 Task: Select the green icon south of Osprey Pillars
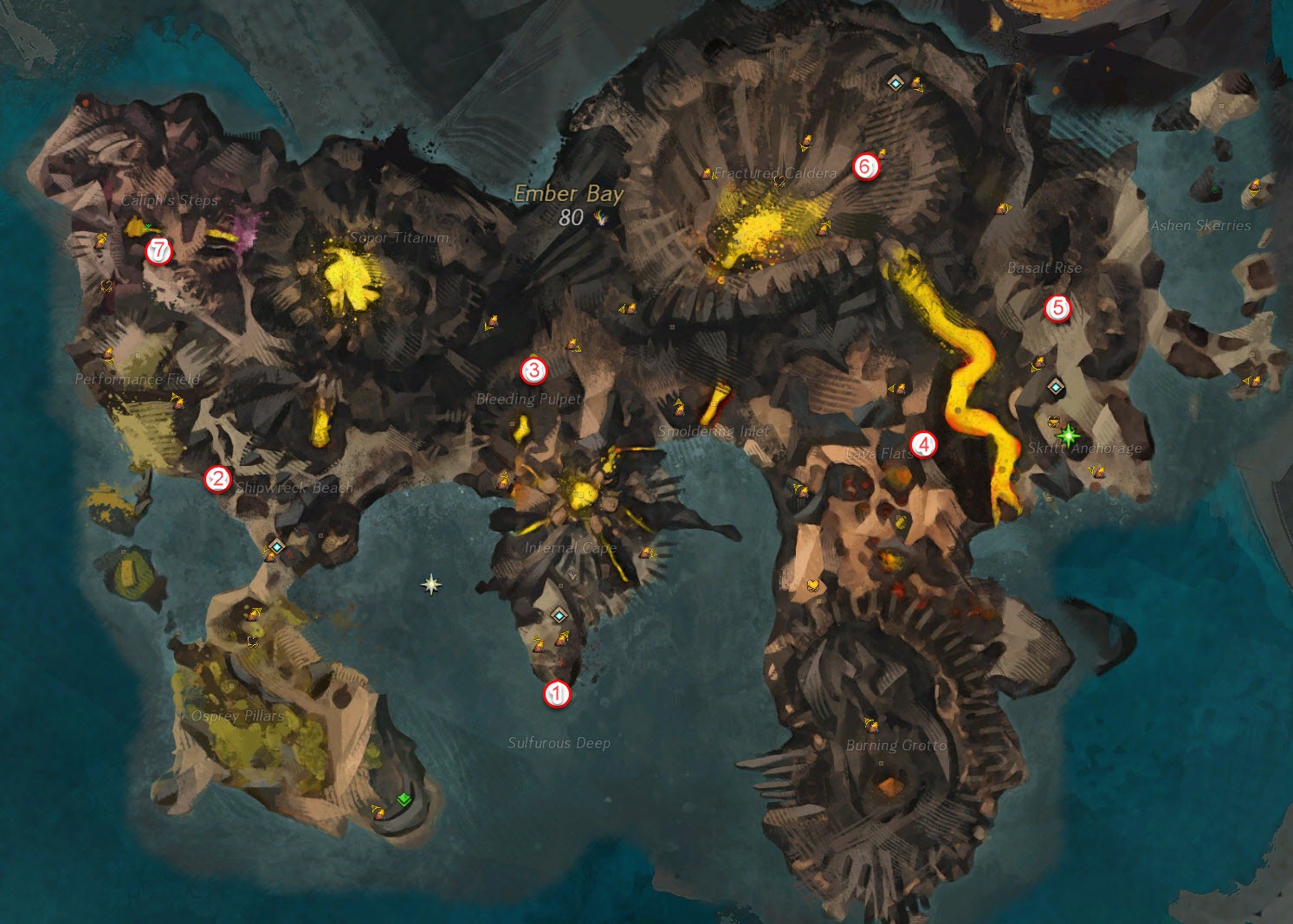(403, 799)
